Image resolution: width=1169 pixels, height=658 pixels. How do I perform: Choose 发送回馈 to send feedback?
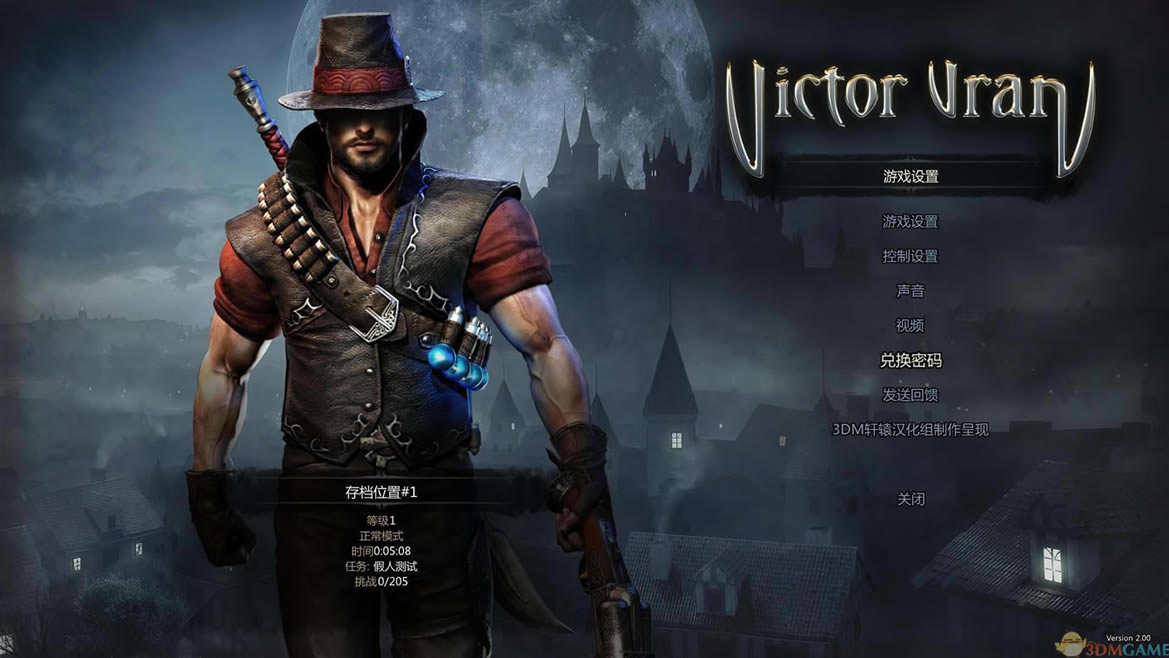[x=910, y=395]
